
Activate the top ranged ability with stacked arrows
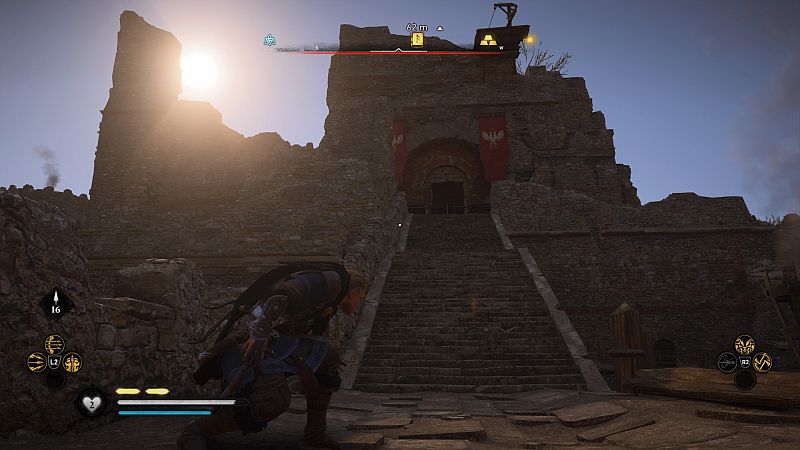click(x=55, y=345)
